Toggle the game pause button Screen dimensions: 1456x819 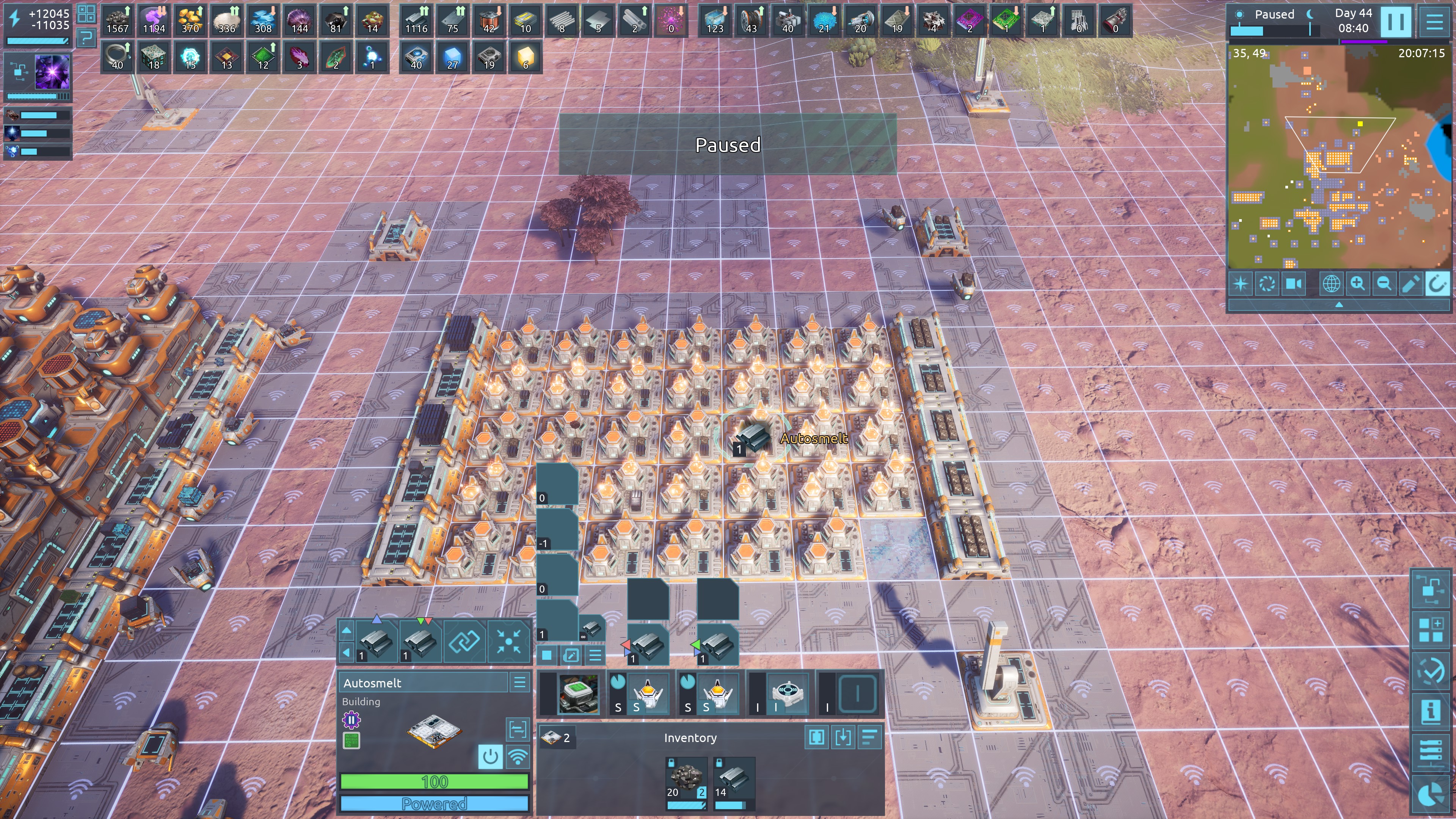[x=1395, y=22]
